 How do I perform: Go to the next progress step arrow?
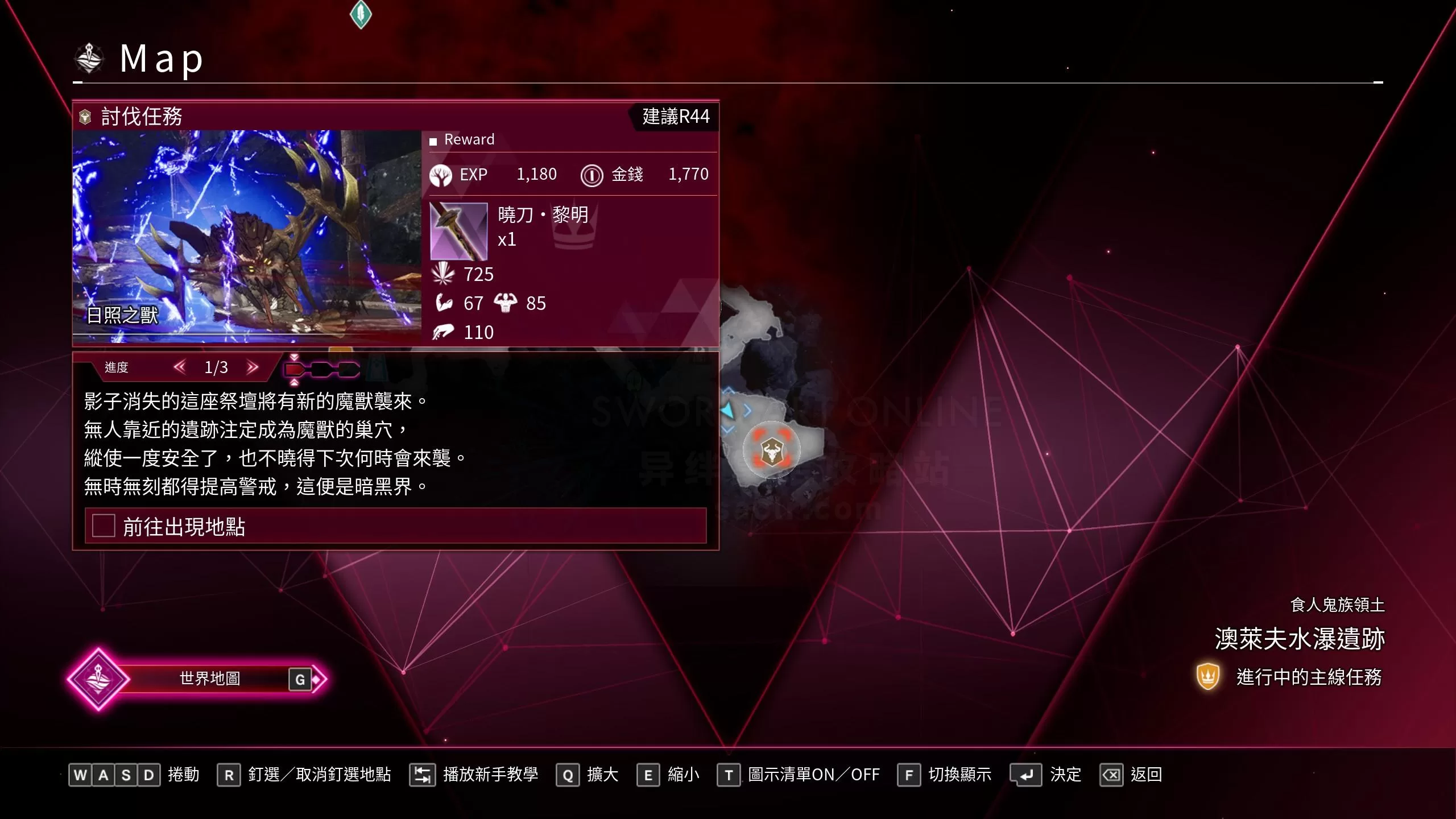point(253,367)
